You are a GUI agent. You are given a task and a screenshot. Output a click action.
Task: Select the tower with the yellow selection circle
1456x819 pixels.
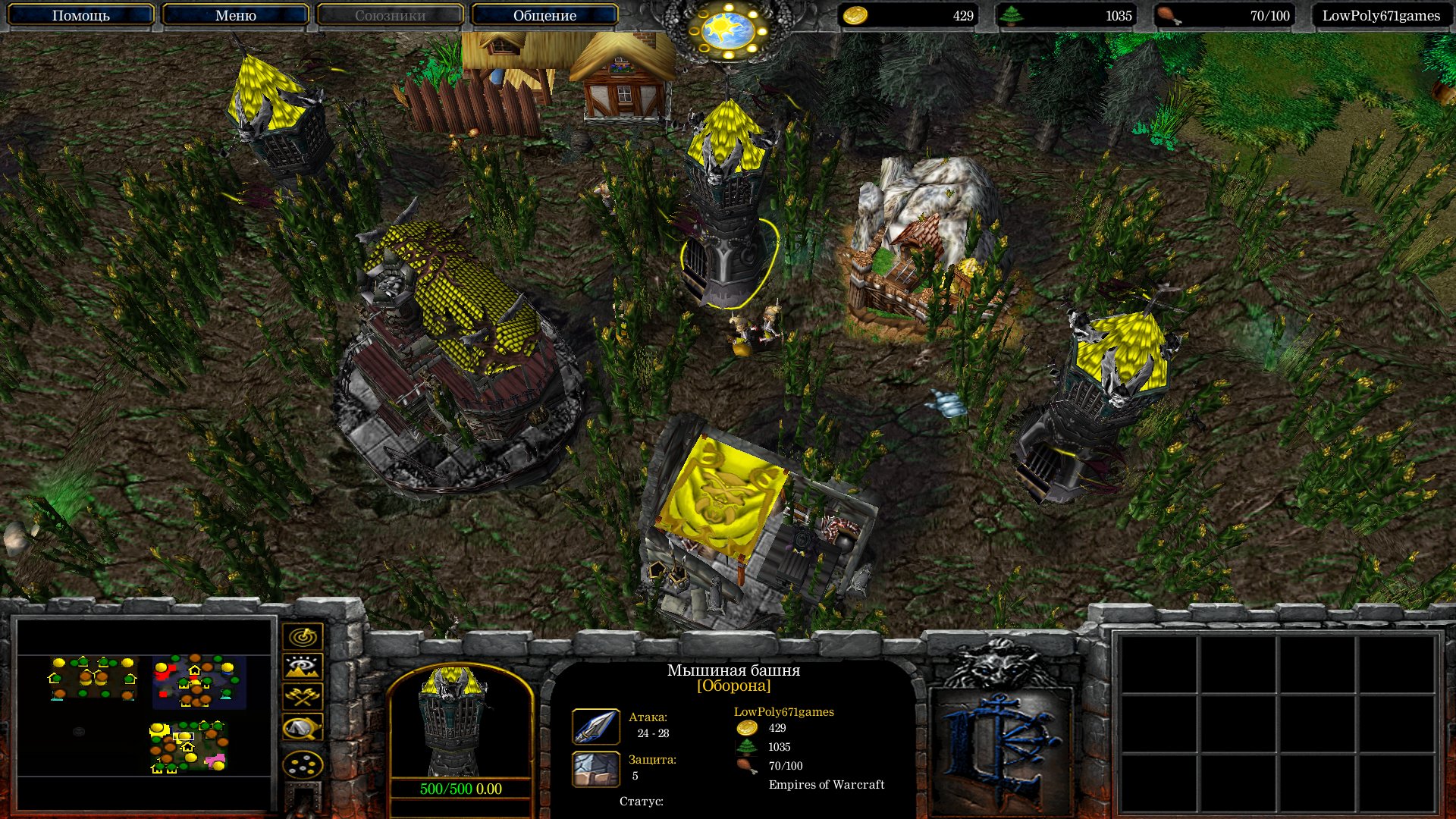pos(728,227)
